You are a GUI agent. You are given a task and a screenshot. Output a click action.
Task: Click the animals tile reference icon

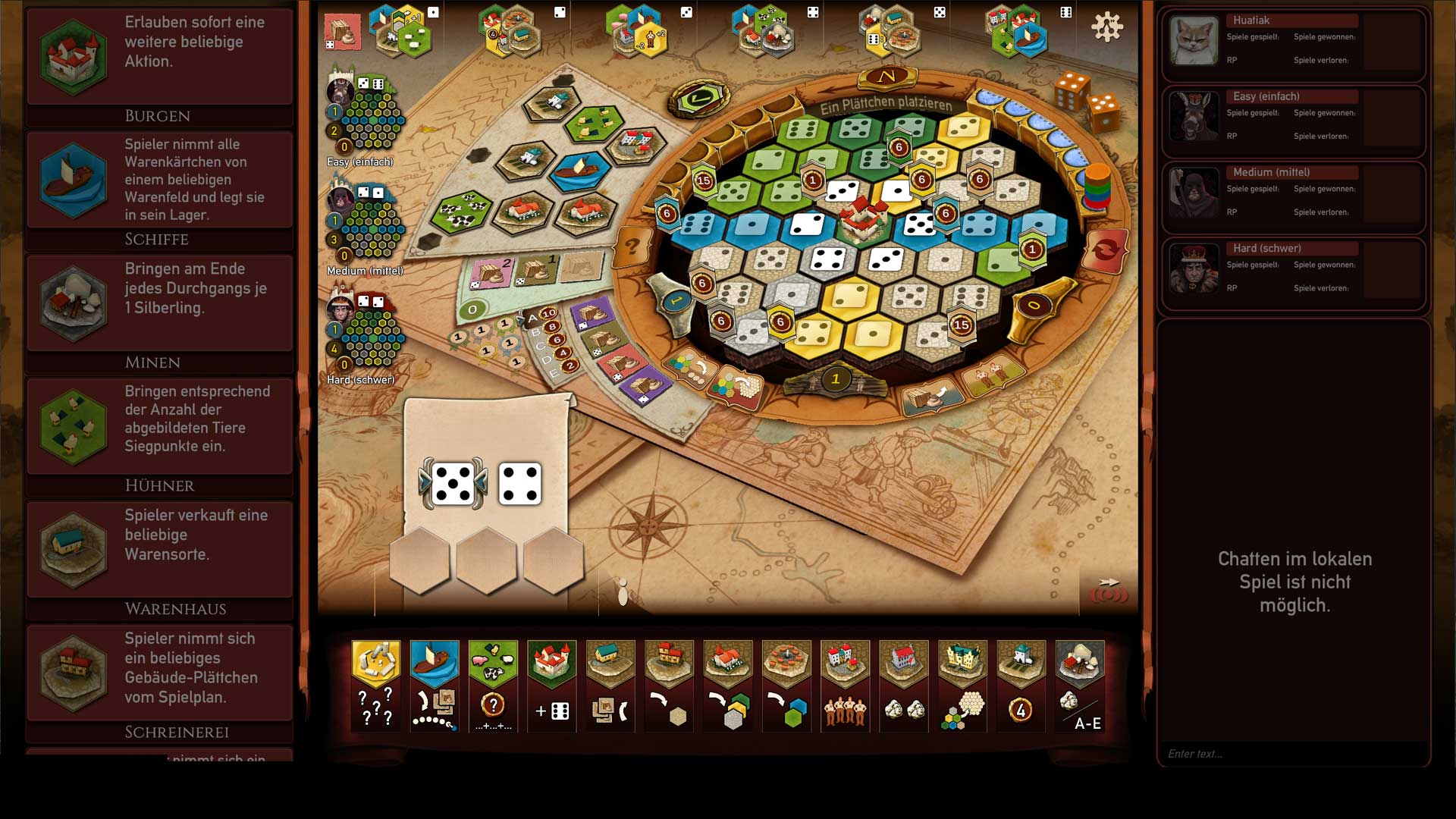493,685
